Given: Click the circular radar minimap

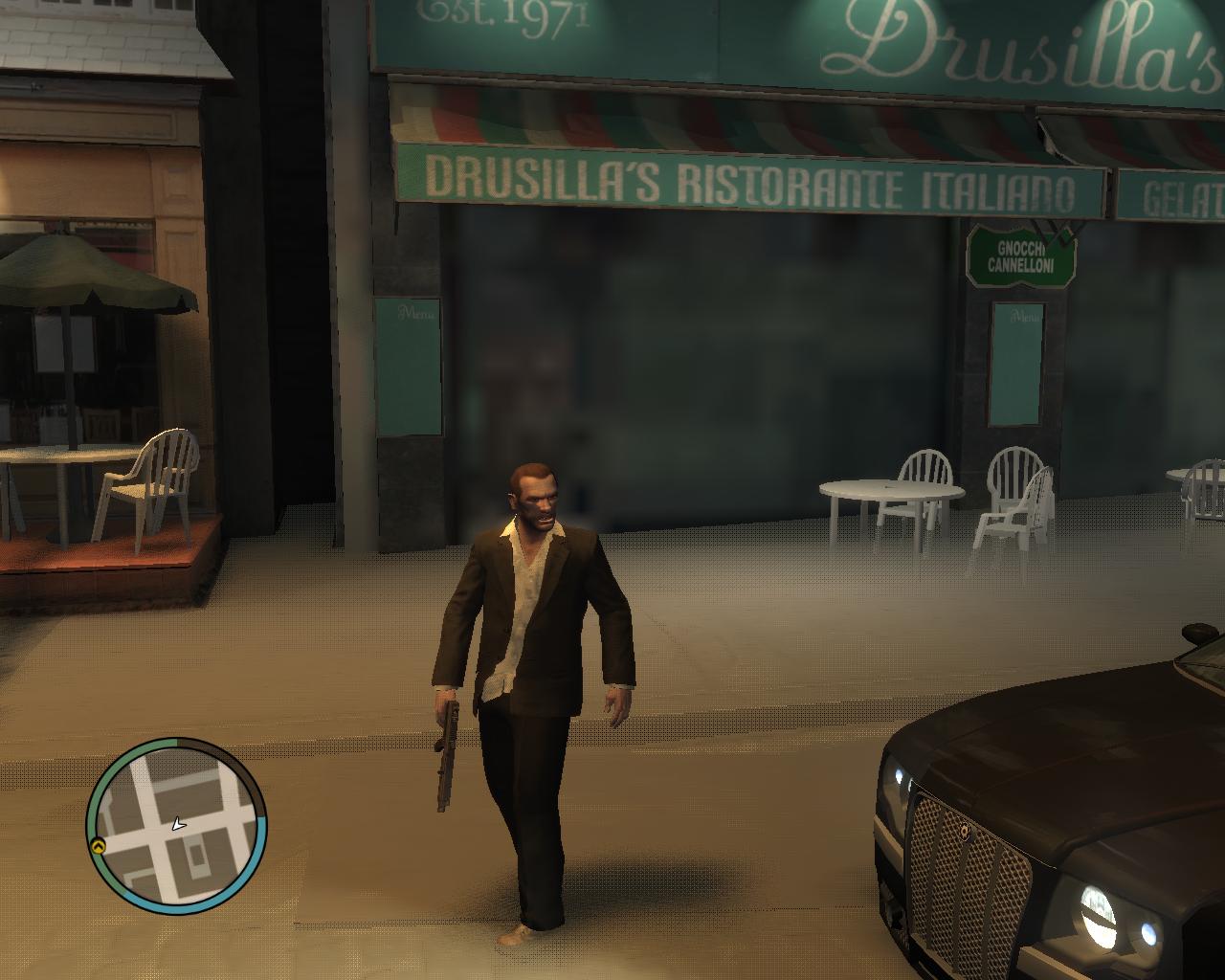Looking at the screenshot, I should [x=177, y=826].
